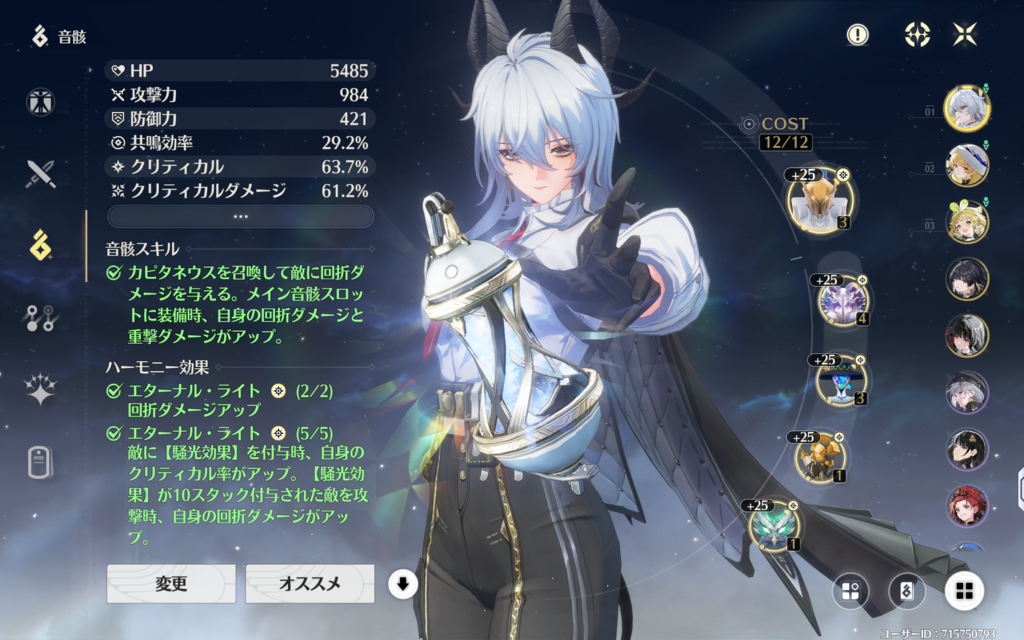1024x640 pixels.
Task: Pick the blonde character with yellow bow
Action: coord(967,222)
